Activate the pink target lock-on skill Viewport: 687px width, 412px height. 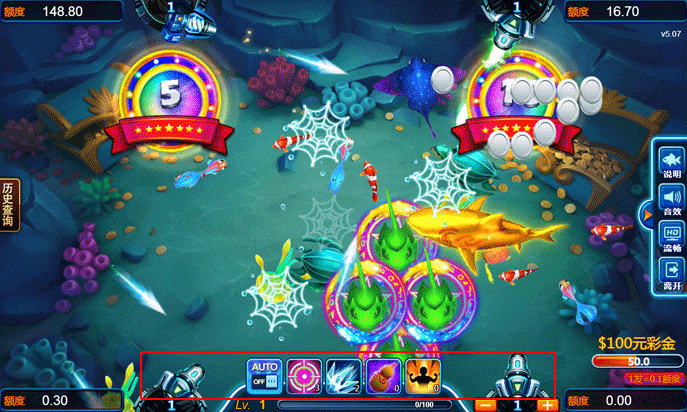[x=304, y=375]
